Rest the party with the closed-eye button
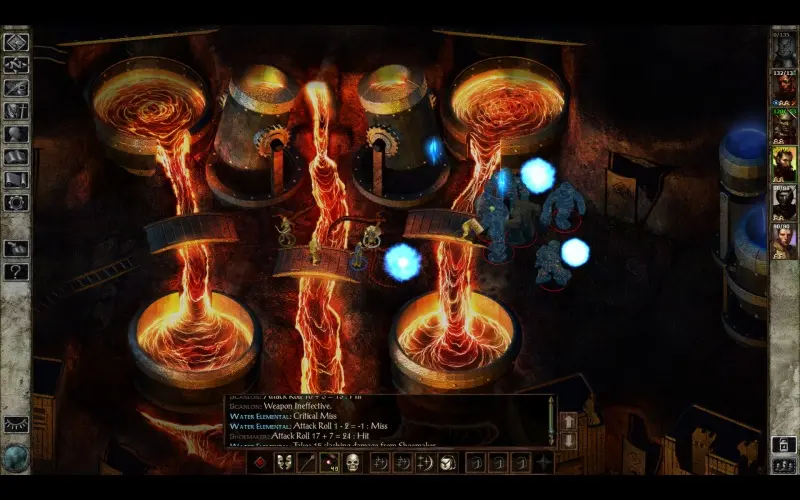Screen dimensions: 800x500 pyautogui.click(x=16, y=425)
